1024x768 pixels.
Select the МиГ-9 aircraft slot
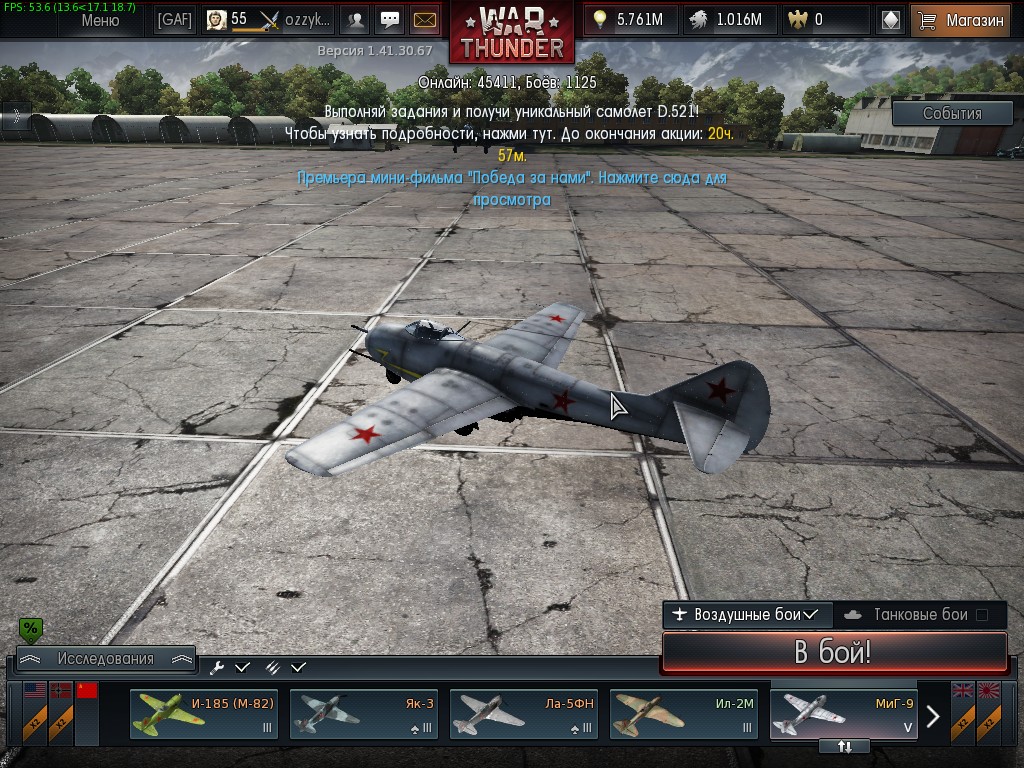(844, 712)
